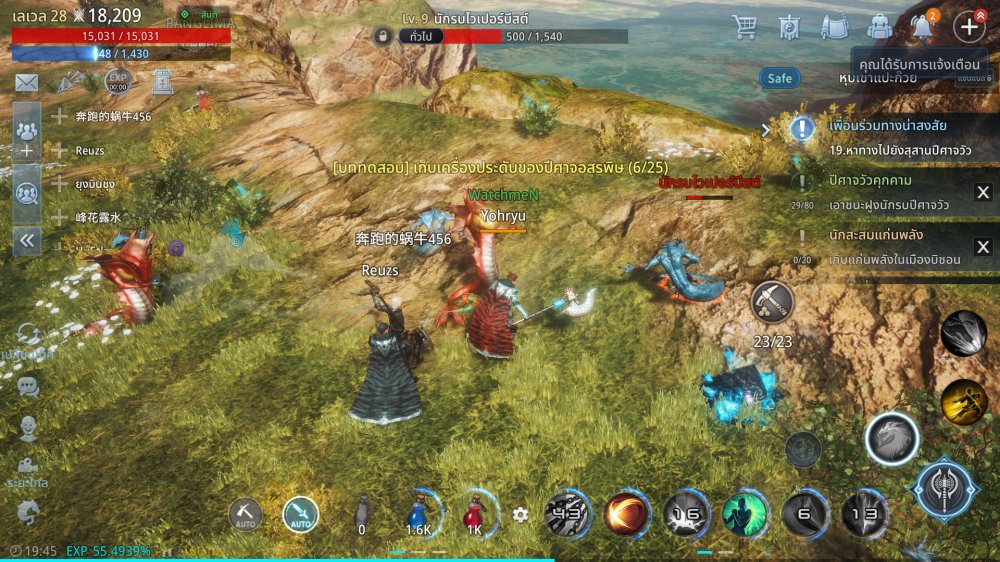Close the minotaur threat quest entry
The image size is (1000, 562).
983,193
